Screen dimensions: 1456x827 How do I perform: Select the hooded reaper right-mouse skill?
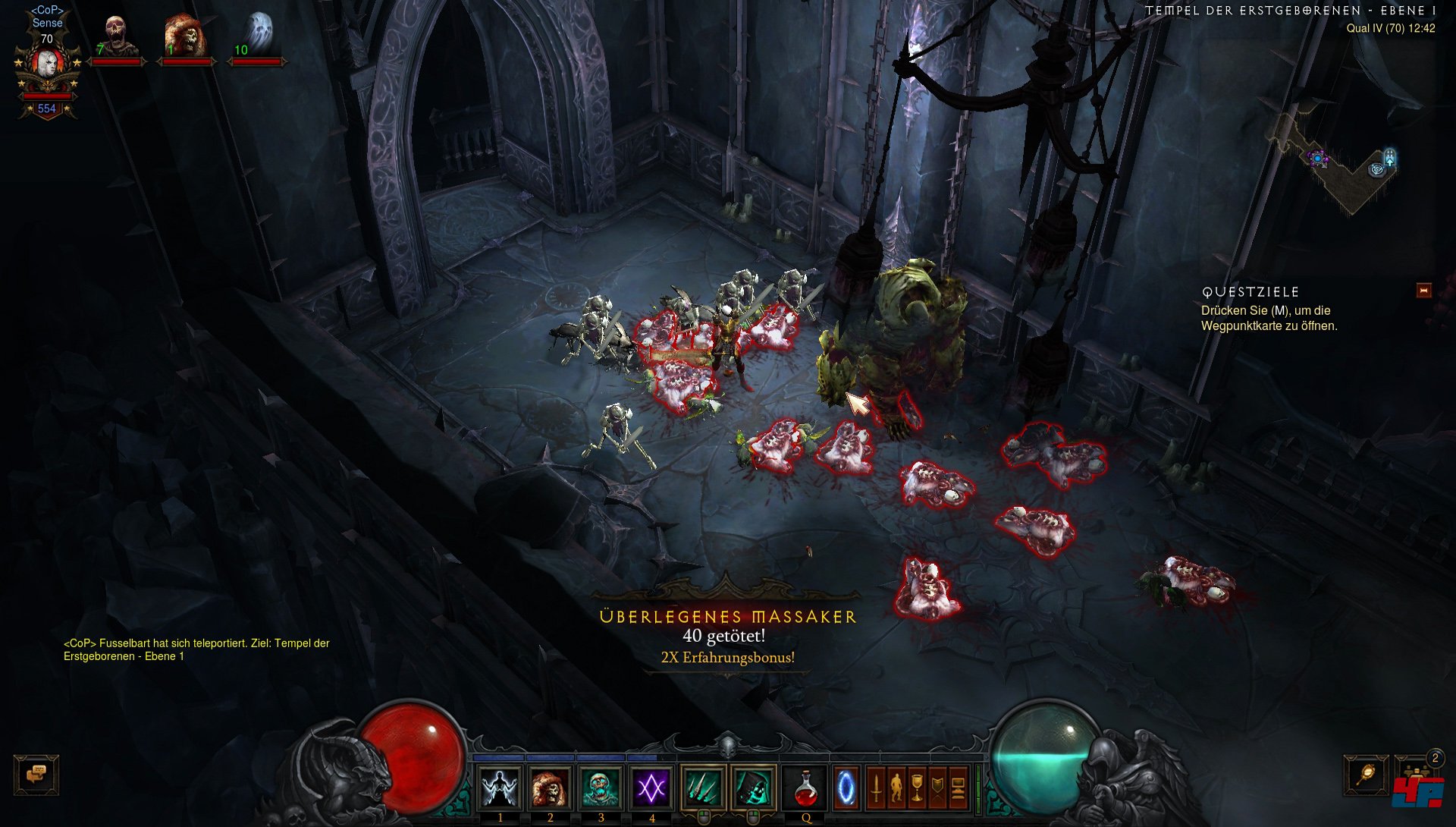(754, 788)
